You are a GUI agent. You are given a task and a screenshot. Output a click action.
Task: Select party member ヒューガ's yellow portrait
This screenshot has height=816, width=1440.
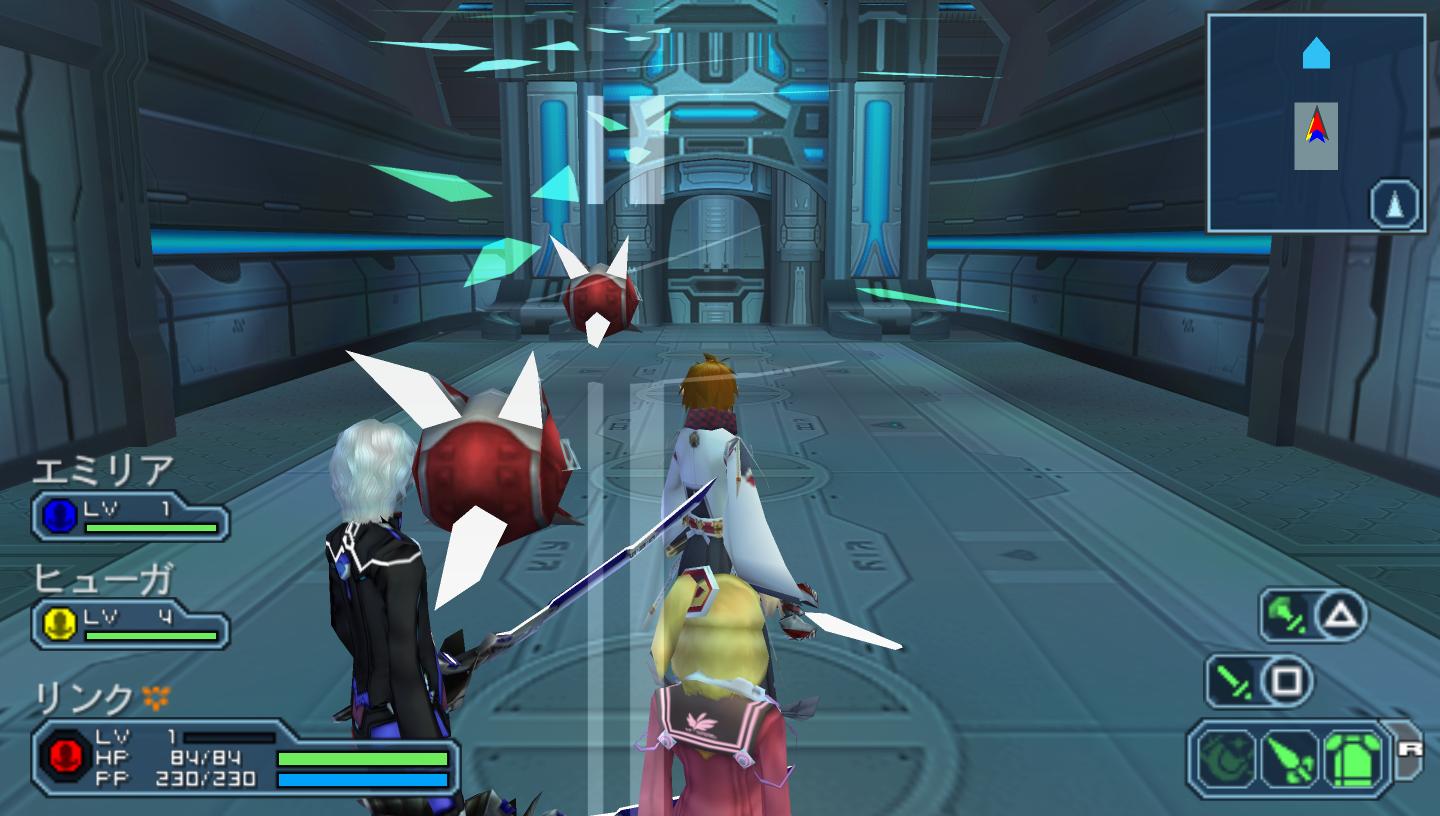pyautogui.click(x=61, y=624)
